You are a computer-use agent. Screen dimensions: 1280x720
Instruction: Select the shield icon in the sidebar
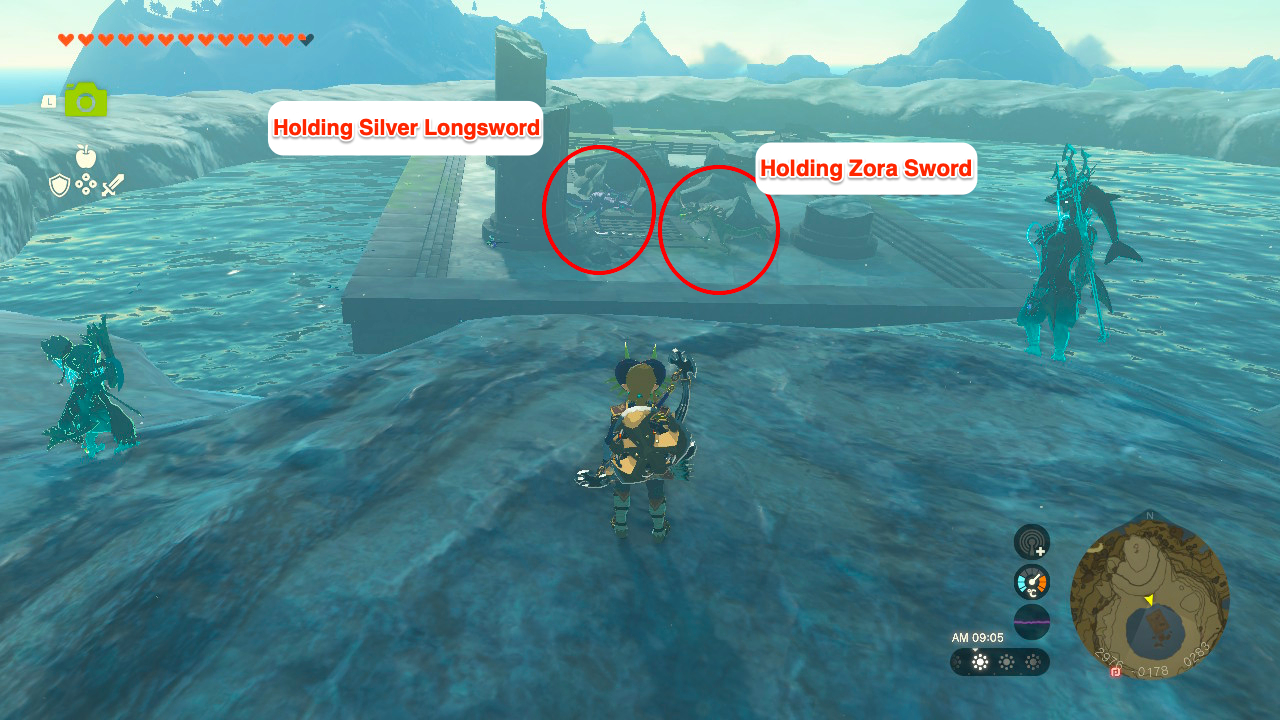click(x=59, y=184)
